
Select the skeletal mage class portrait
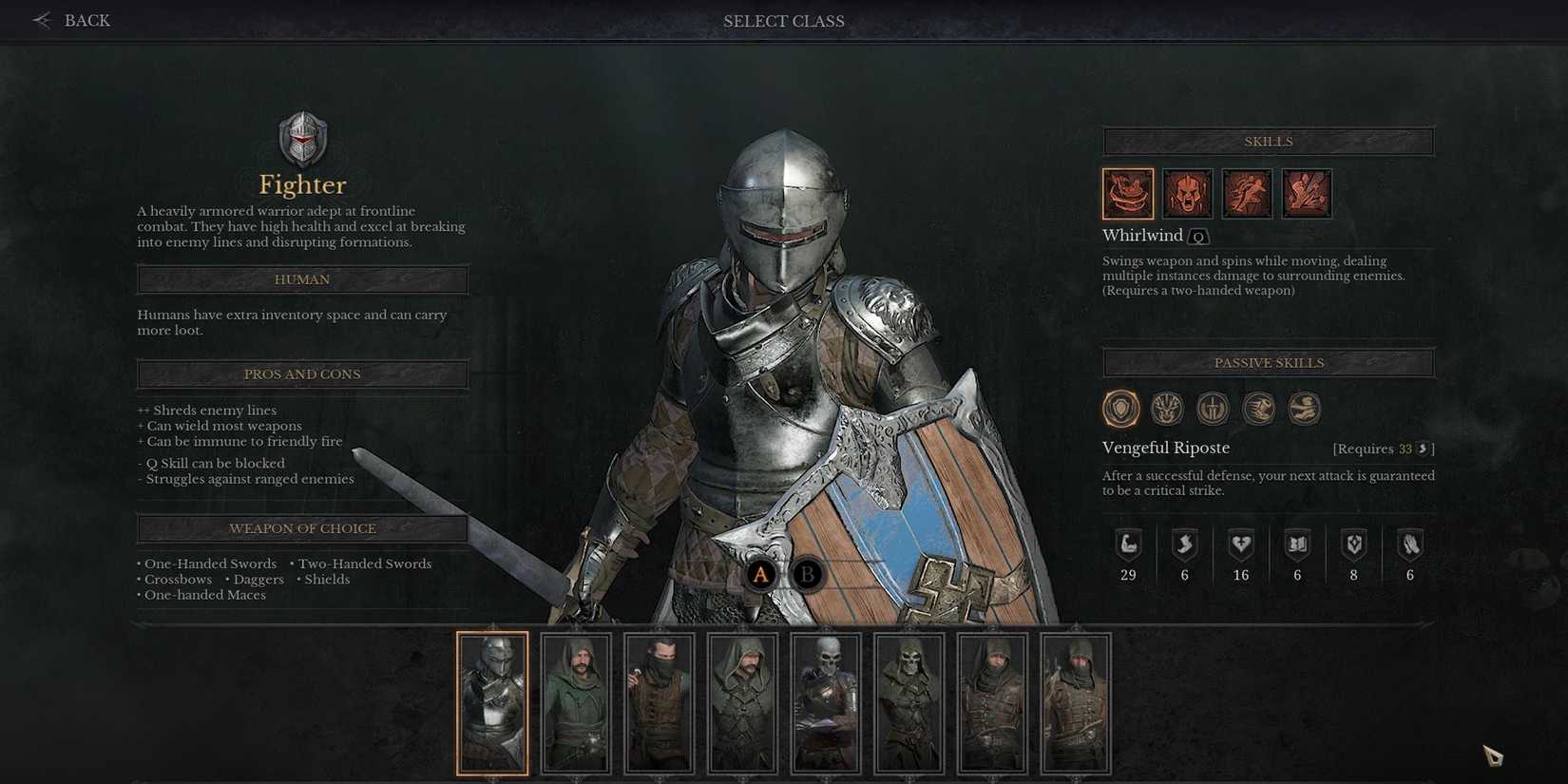[826, 702]
